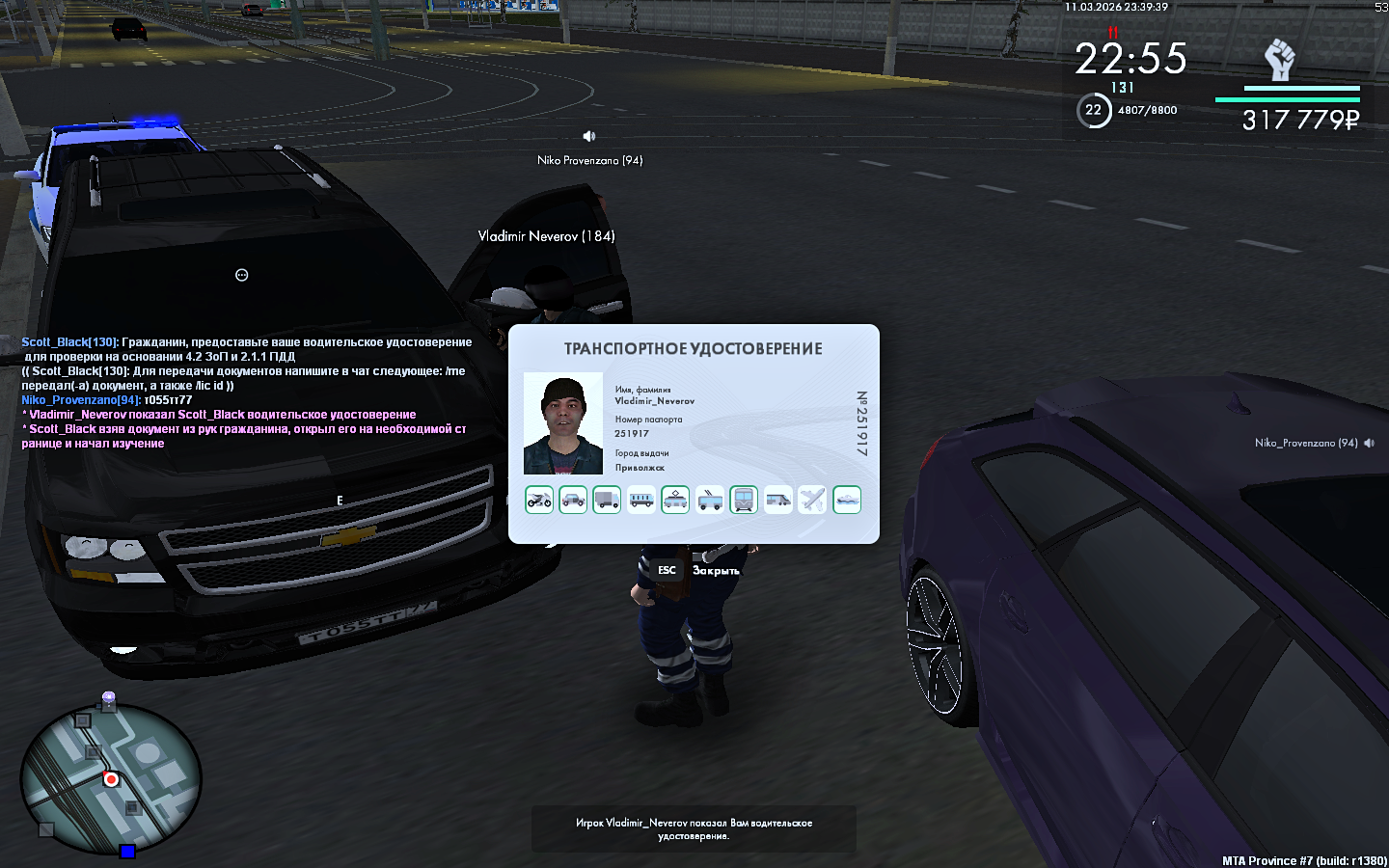This screenshot has width=1389, height=868.
Task: Click the red player marker on the minimap
Action: (111, 779)
